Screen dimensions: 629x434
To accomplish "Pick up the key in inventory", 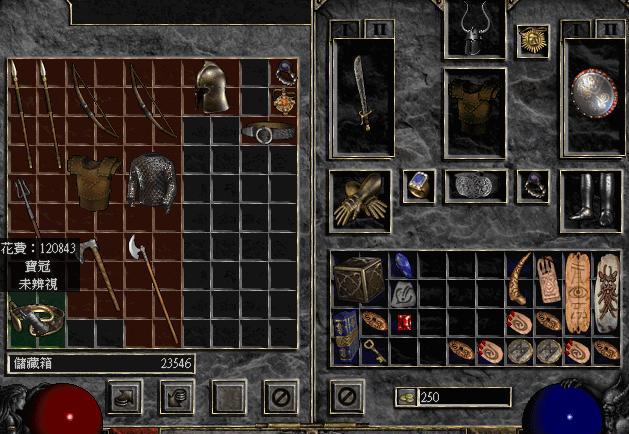I will [x=374, y=349].
